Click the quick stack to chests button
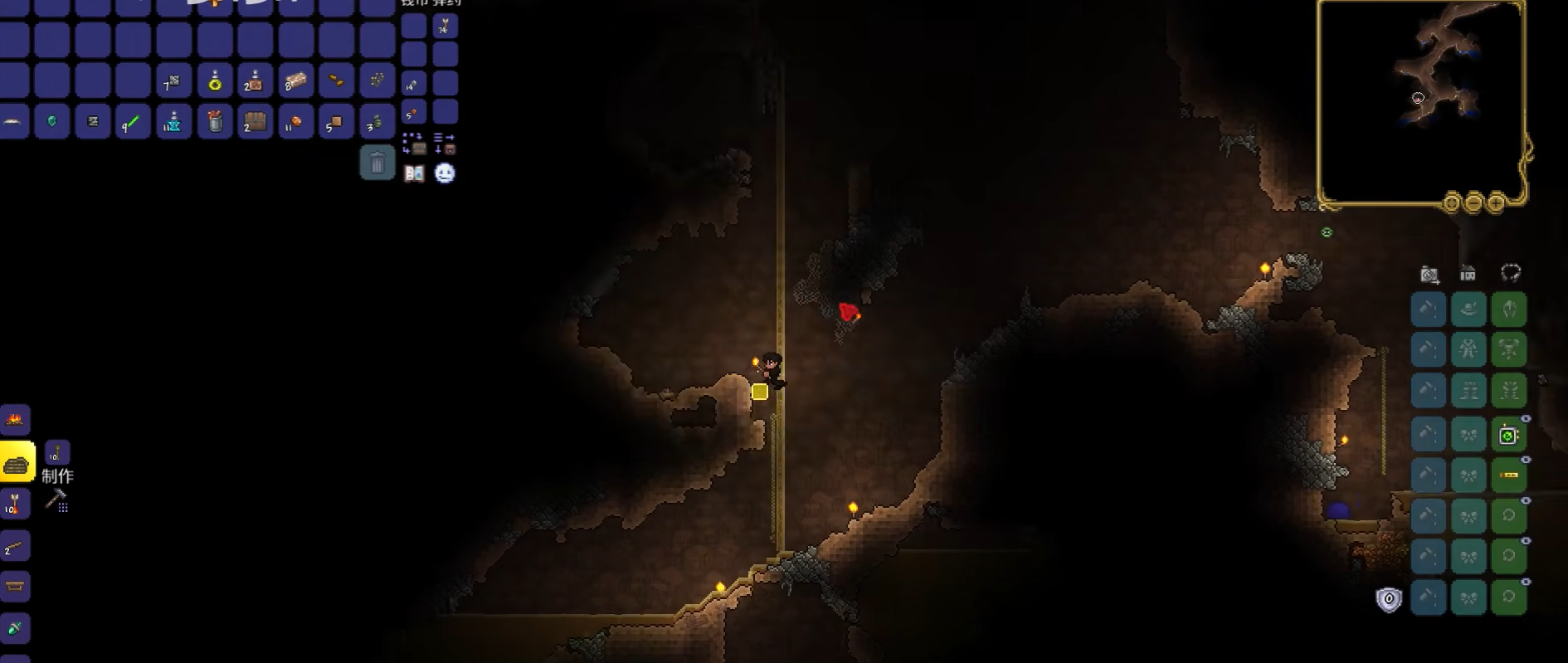1568x663 pixels. [414, 144]
